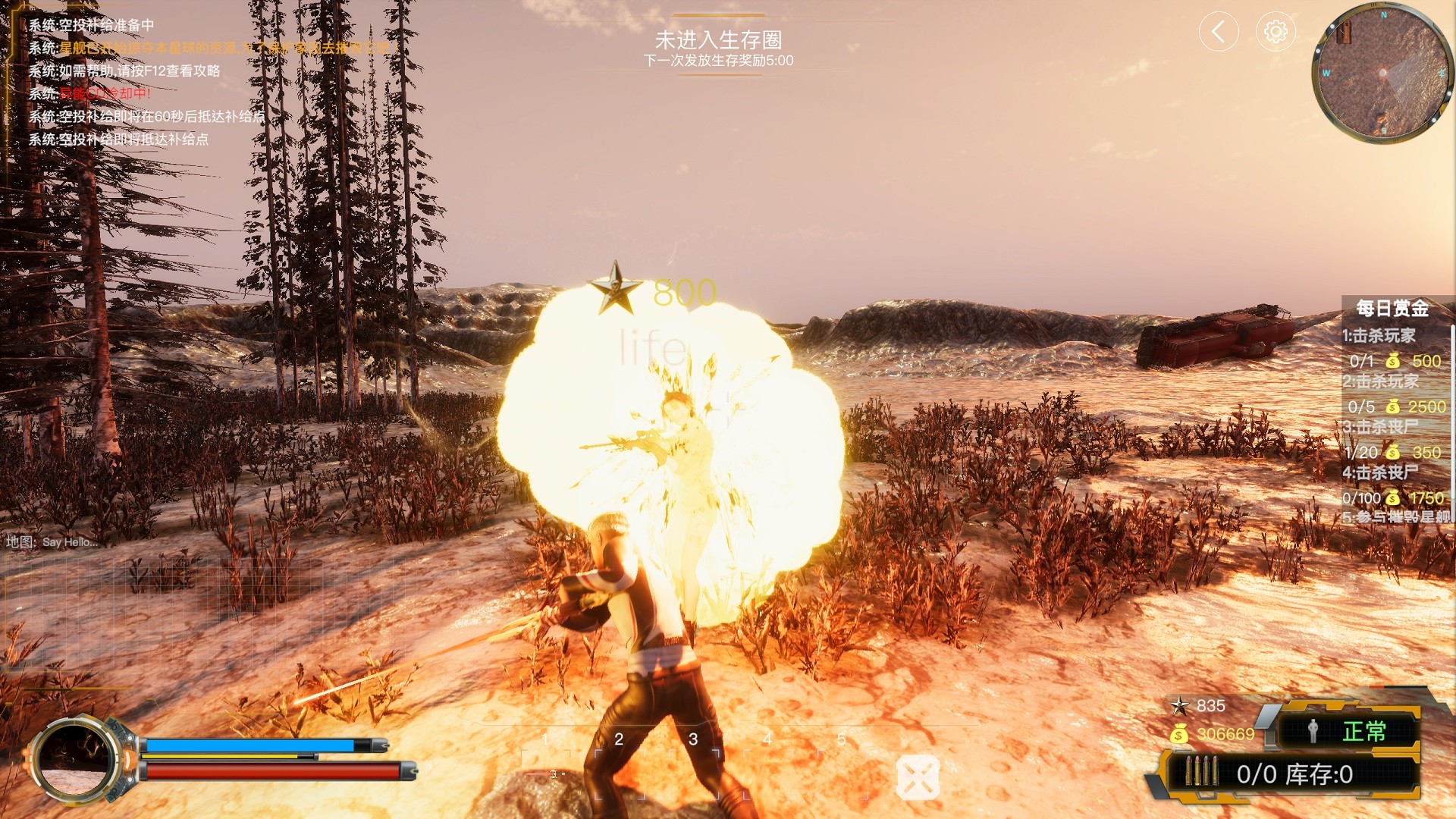Open the settings gear menu
The image size is (1456, 819).
pyautogui.click(x=1276, y=33)
